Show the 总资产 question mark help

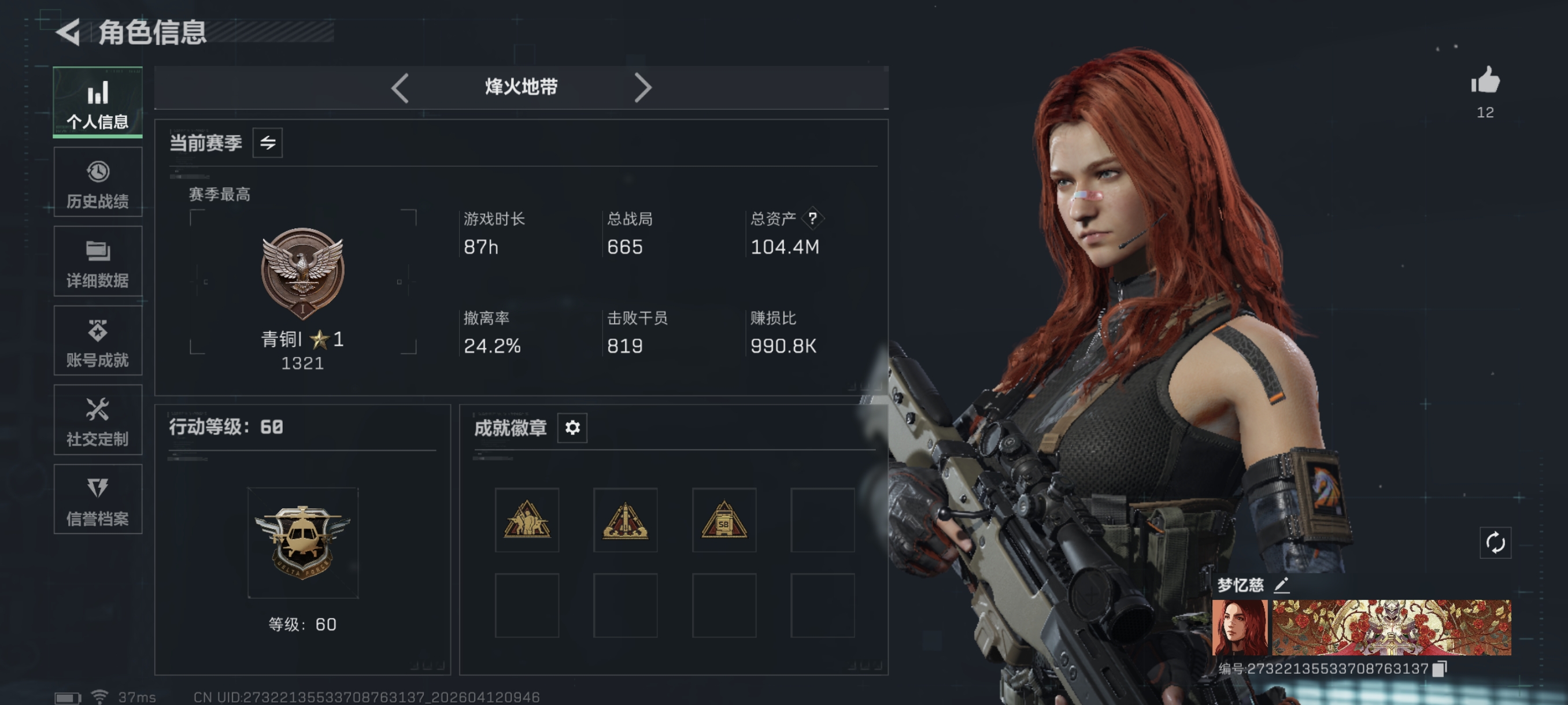812,218
